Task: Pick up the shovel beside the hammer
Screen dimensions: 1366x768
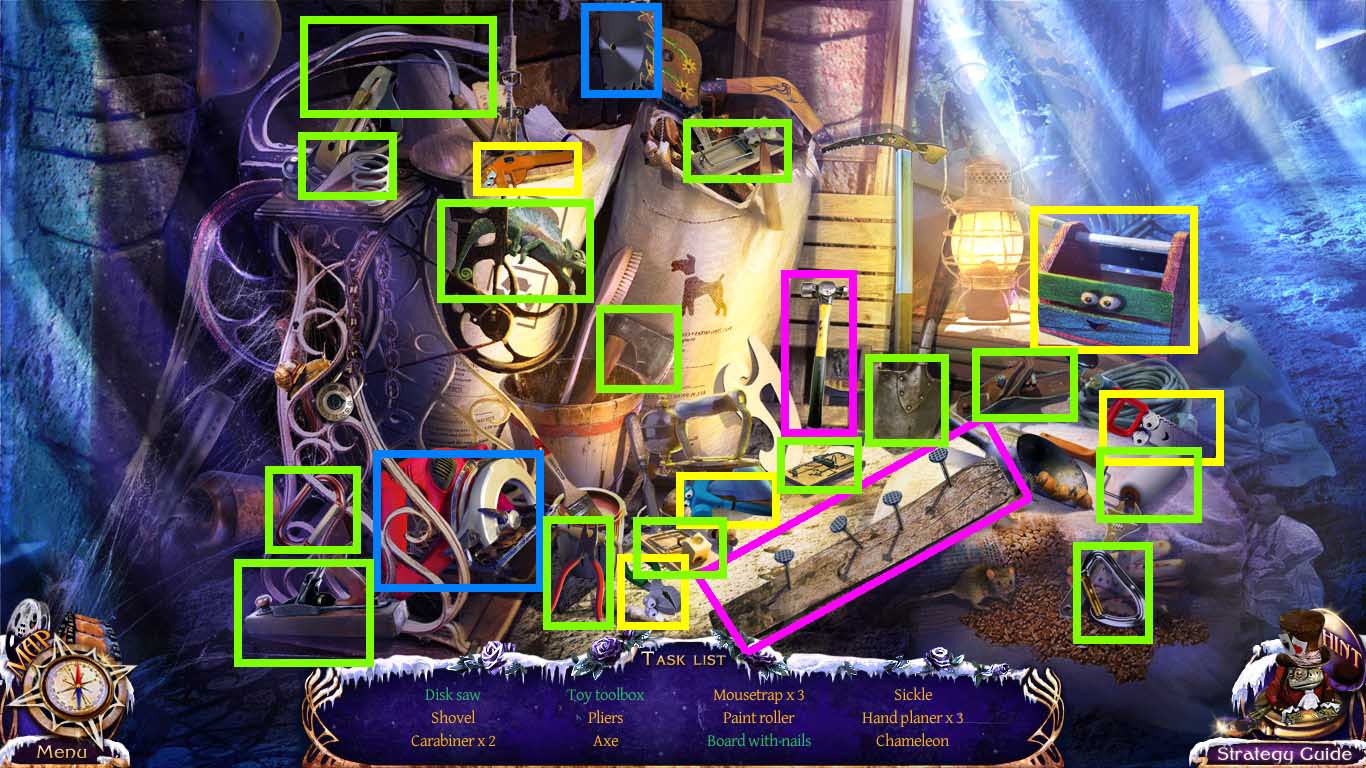Action: pos(907,400)
